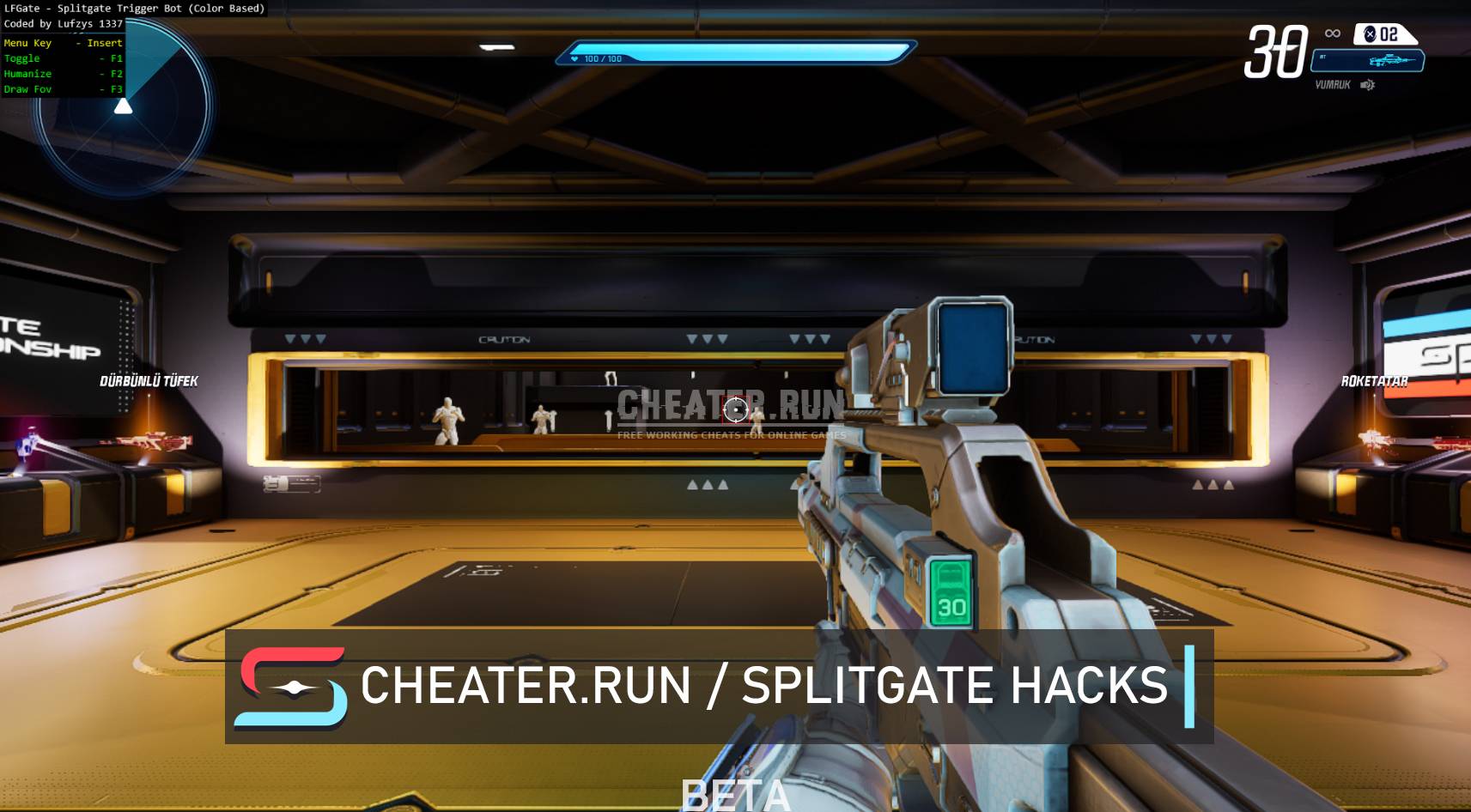The height and width of the screenshot is (812, 1471).
Task: Toggle Draw Fov in the cheat menu
Action: (x=63, y=88)
